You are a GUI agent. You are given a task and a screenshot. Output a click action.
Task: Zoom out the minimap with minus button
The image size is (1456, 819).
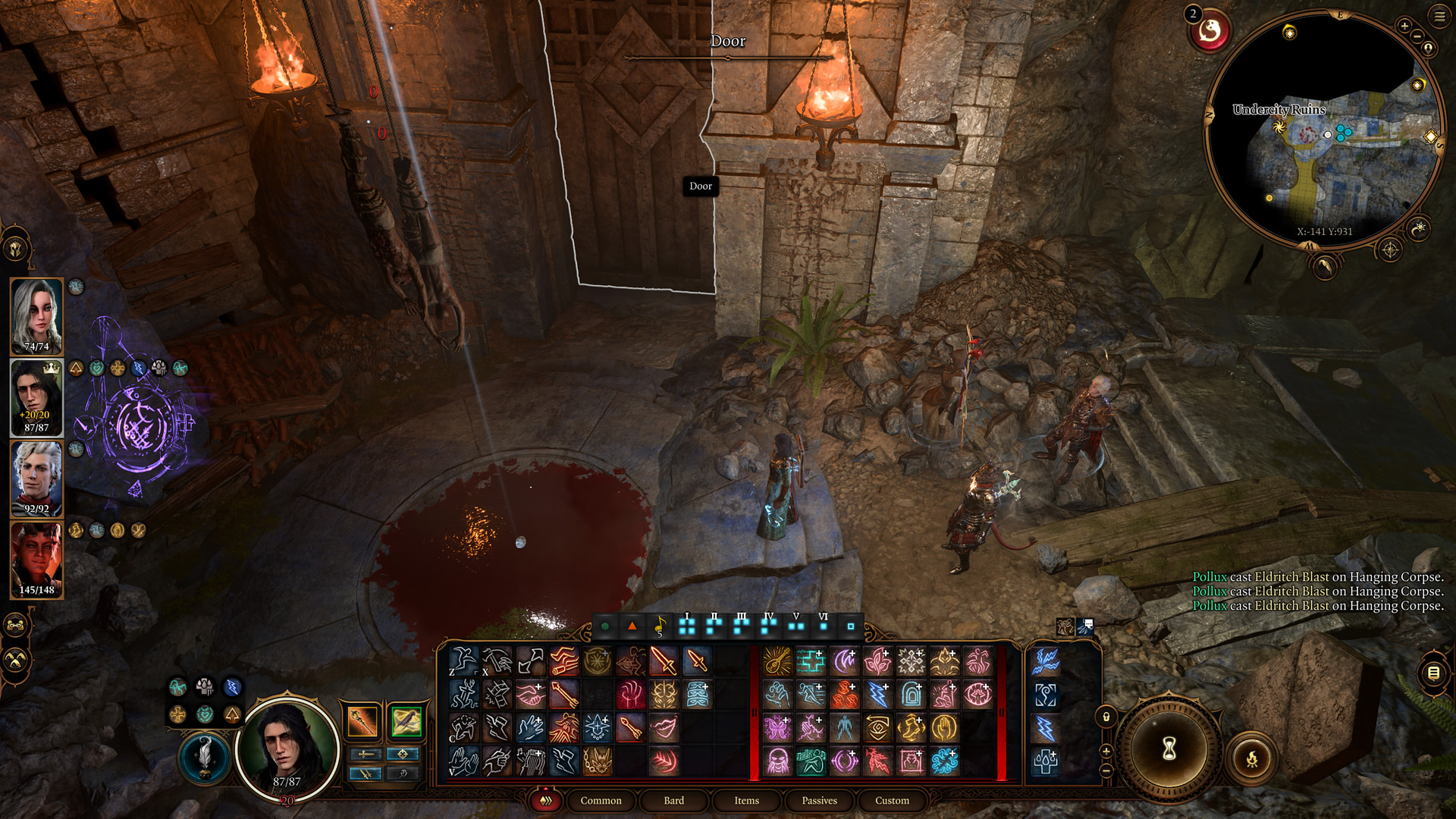click(x=1417, y=37)
